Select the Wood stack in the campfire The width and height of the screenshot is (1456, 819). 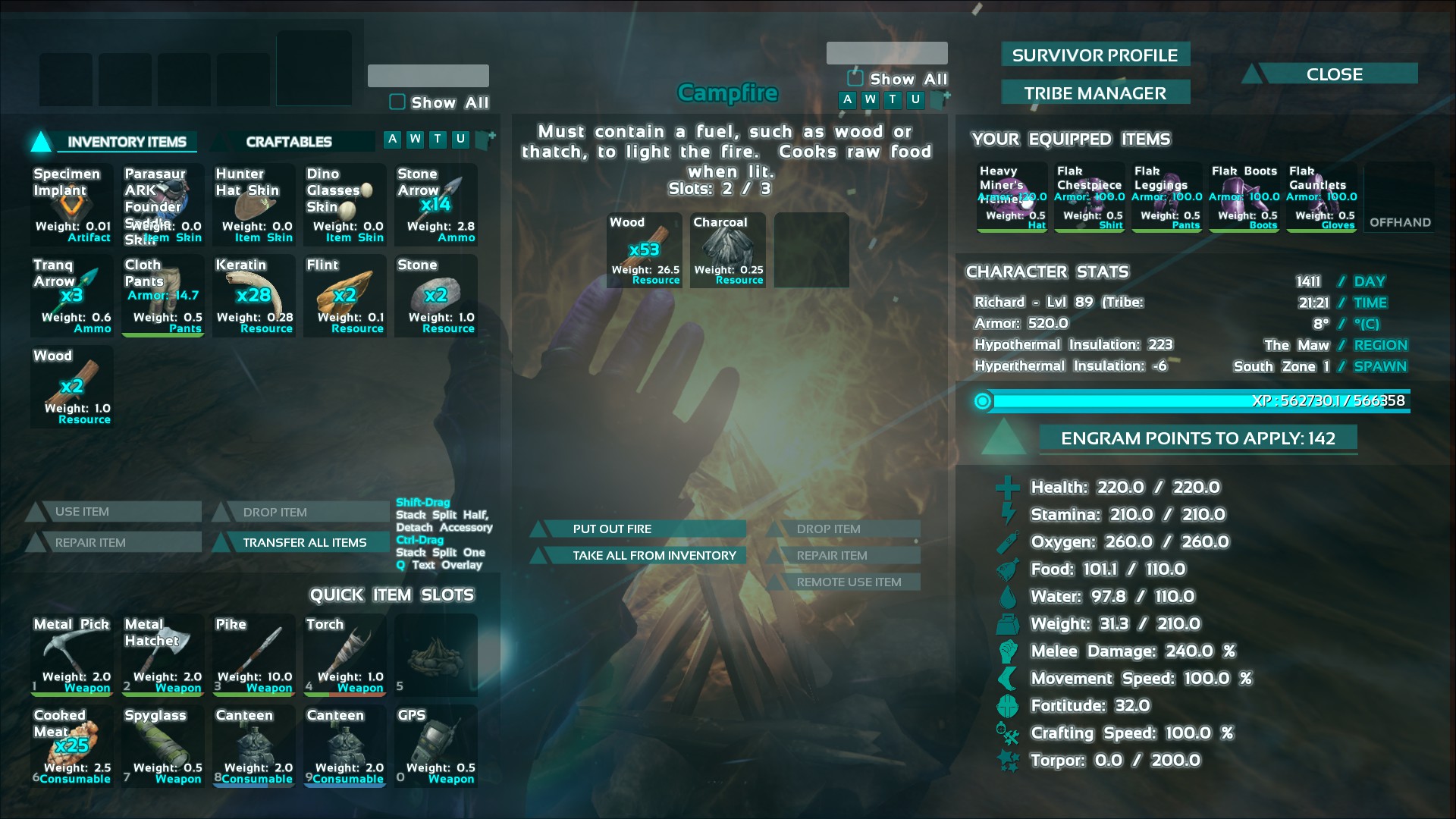(645, 251)
